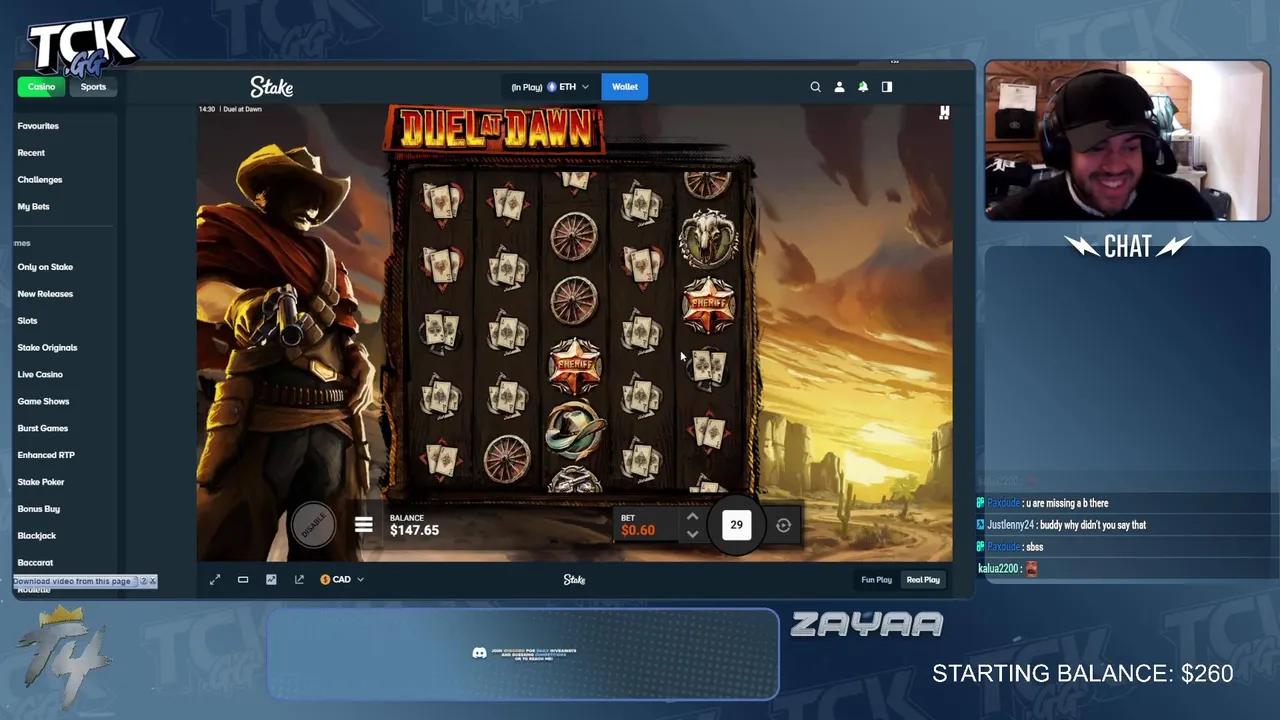Enter fullscreen with the expand arrows icon

tap(215, 579)
